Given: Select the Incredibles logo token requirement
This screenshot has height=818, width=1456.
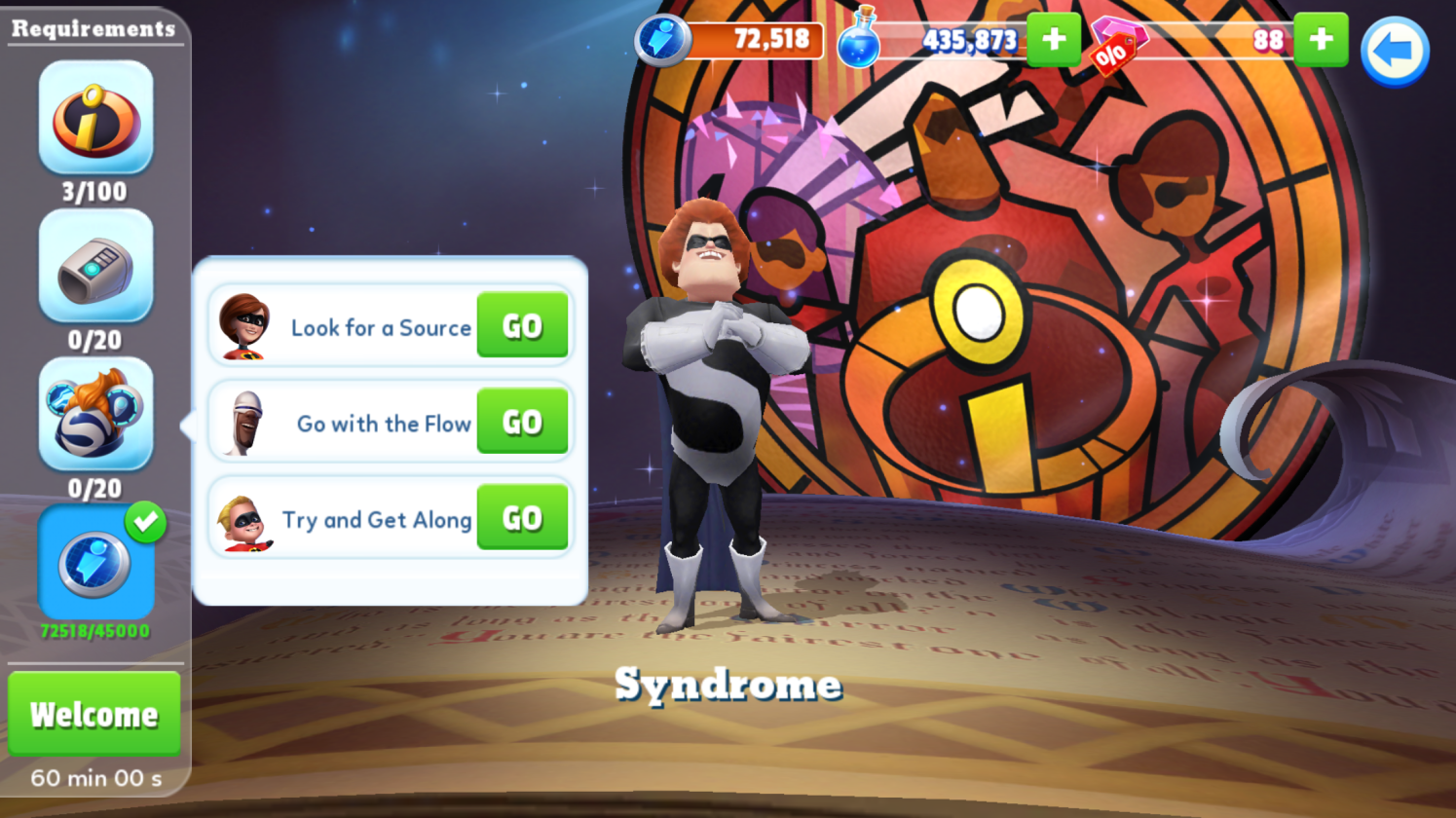Looking at the screenshot, I should coord(95,118).
